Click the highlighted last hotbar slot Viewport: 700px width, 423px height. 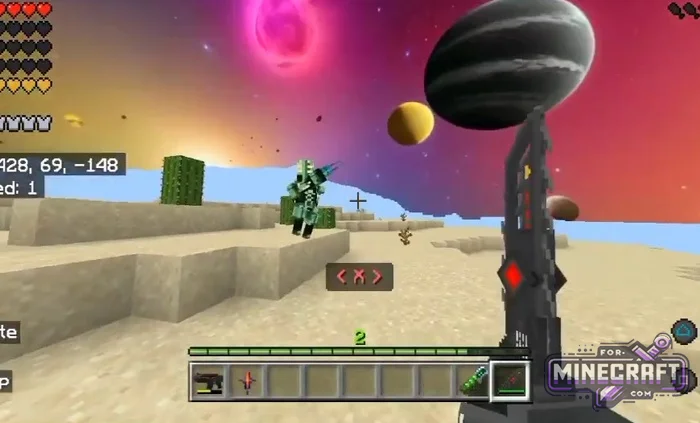click(510, 381)
